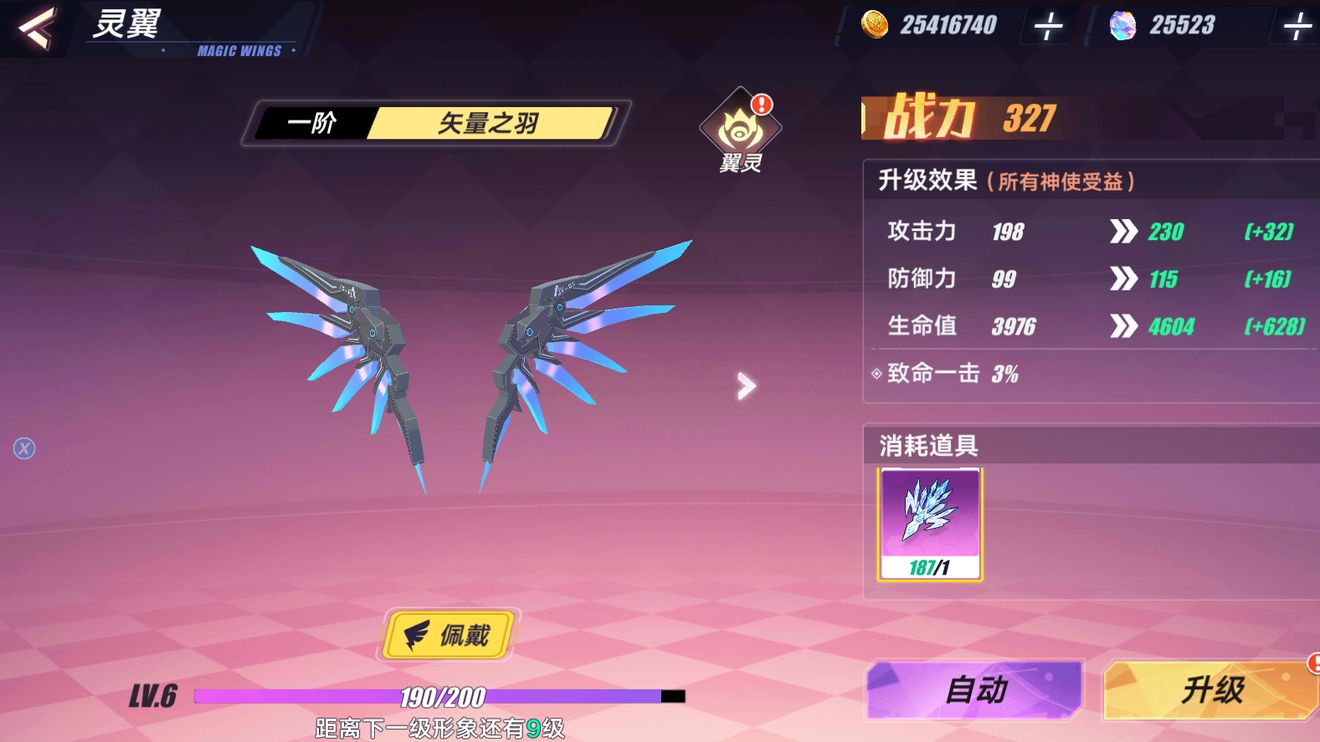Expand next wing with right chevron arrow

point(745,385)
